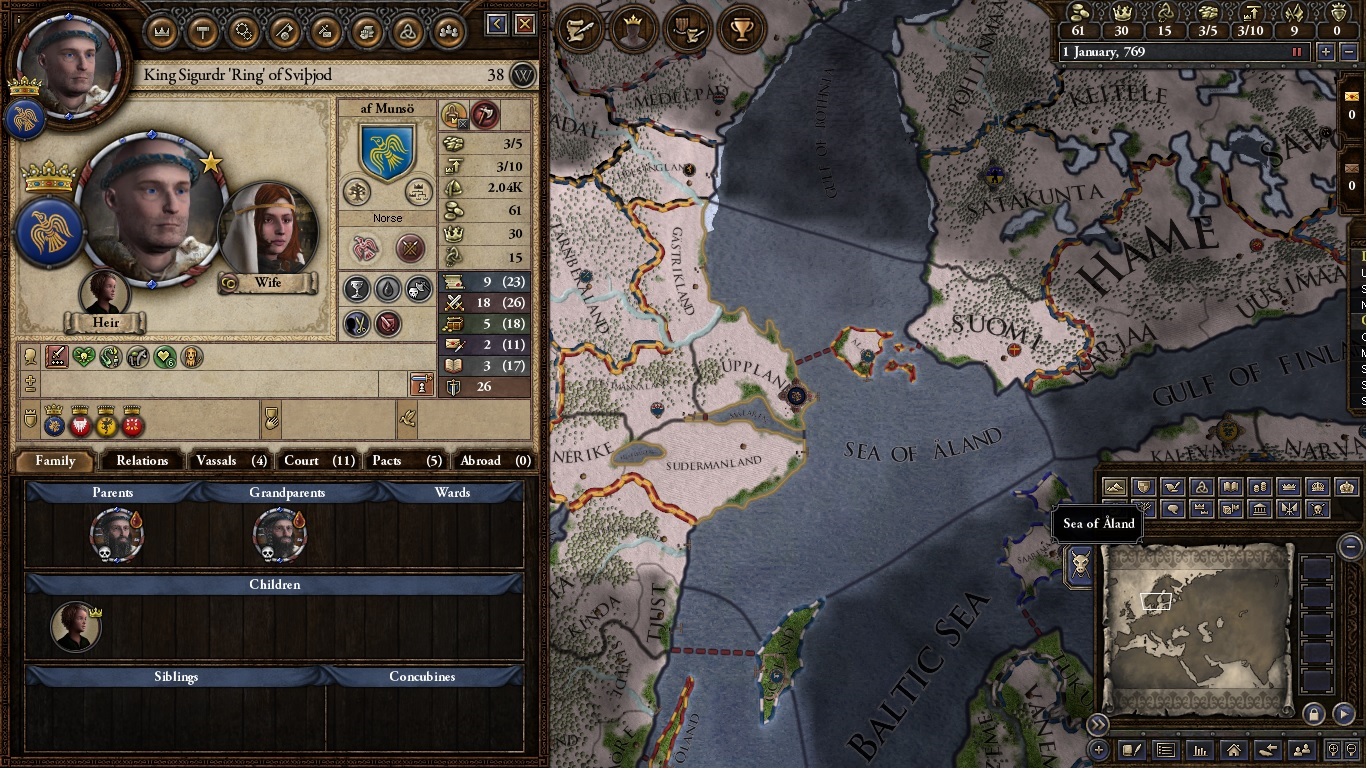Go back to the previous character
This screenshot has height=770, width=1367.
497,24
